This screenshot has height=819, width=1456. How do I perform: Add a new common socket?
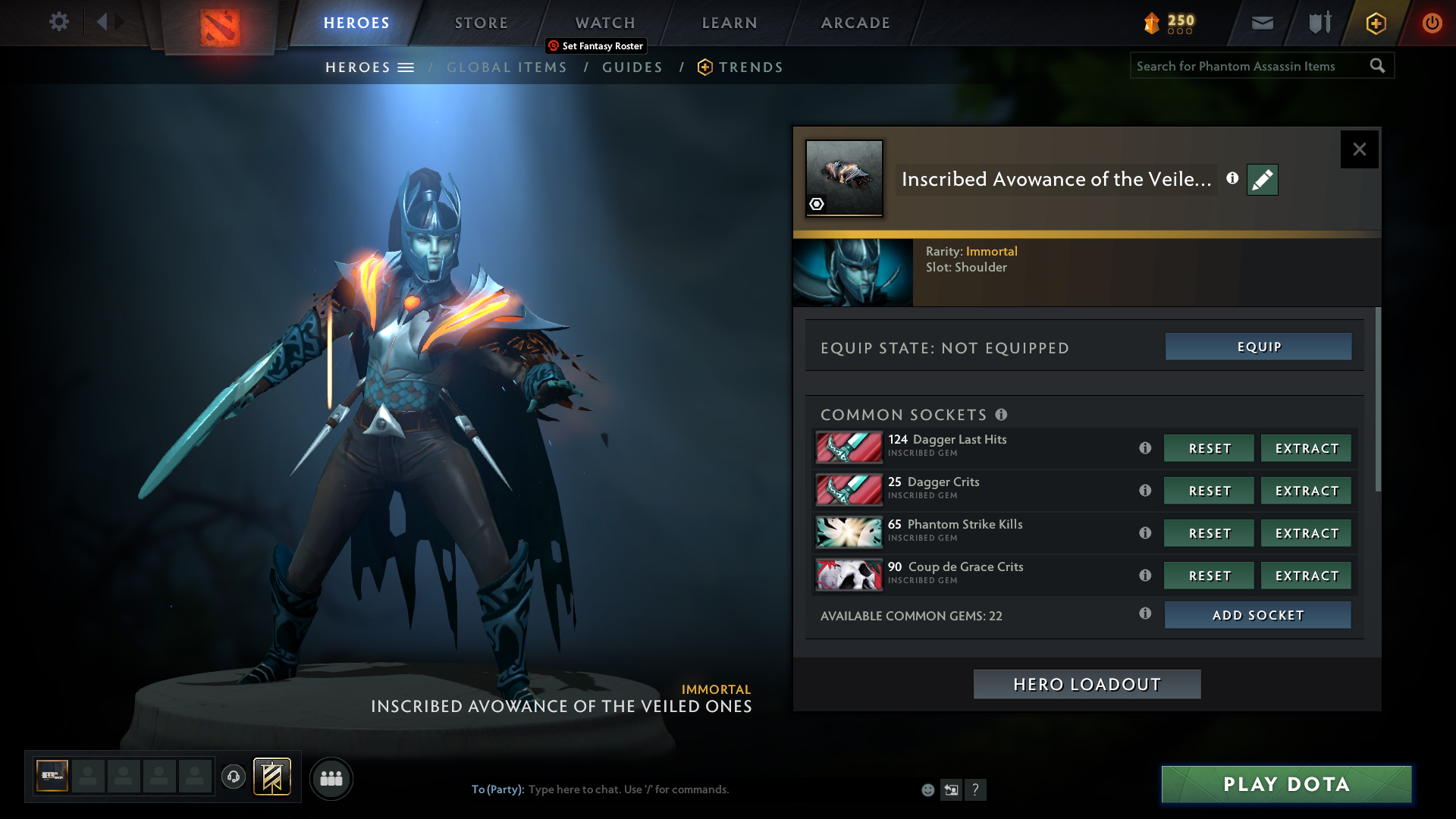[x=1257, y=615]
